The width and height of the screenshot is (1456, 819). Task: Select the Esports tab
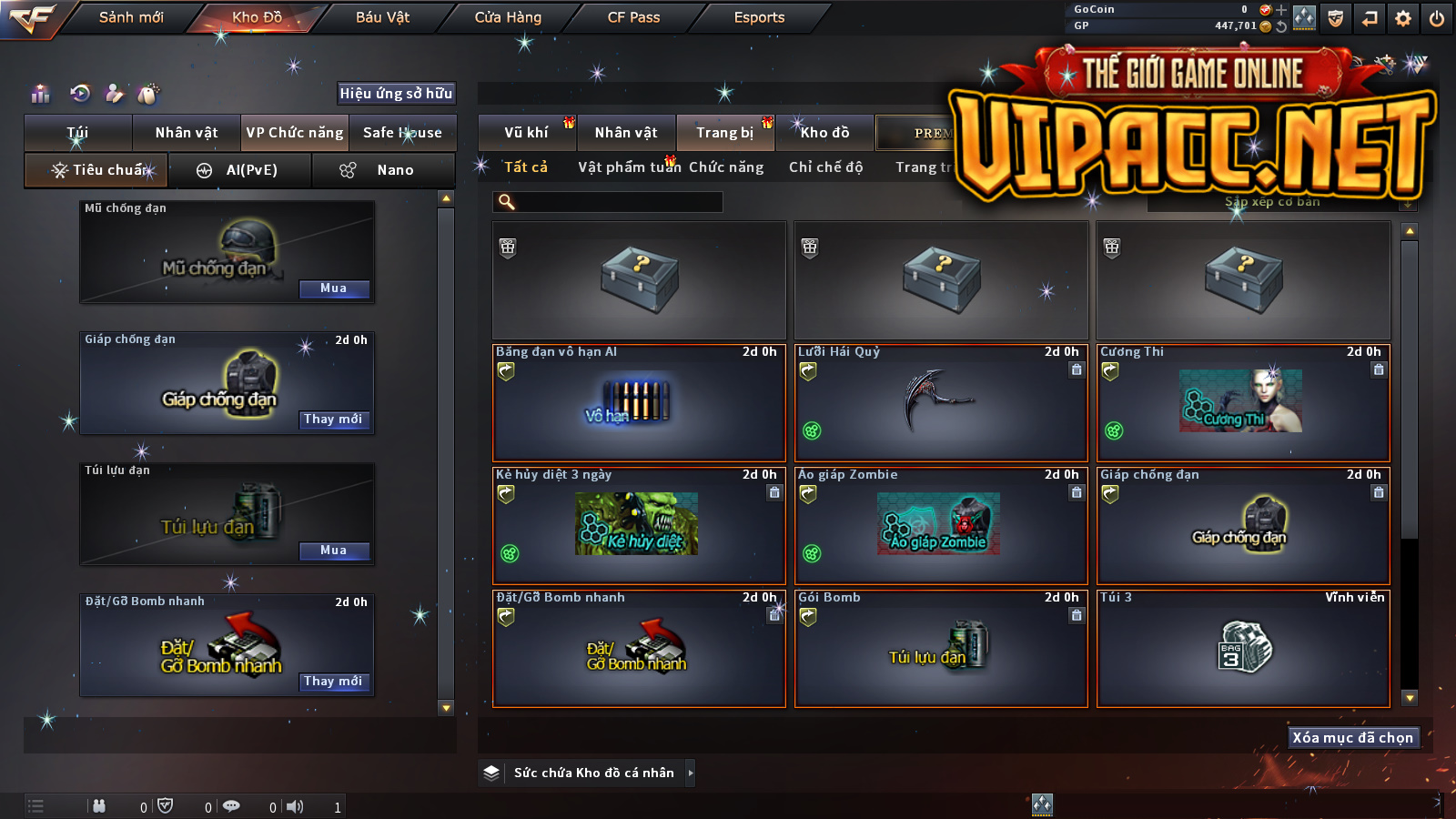tap(759, 17)
